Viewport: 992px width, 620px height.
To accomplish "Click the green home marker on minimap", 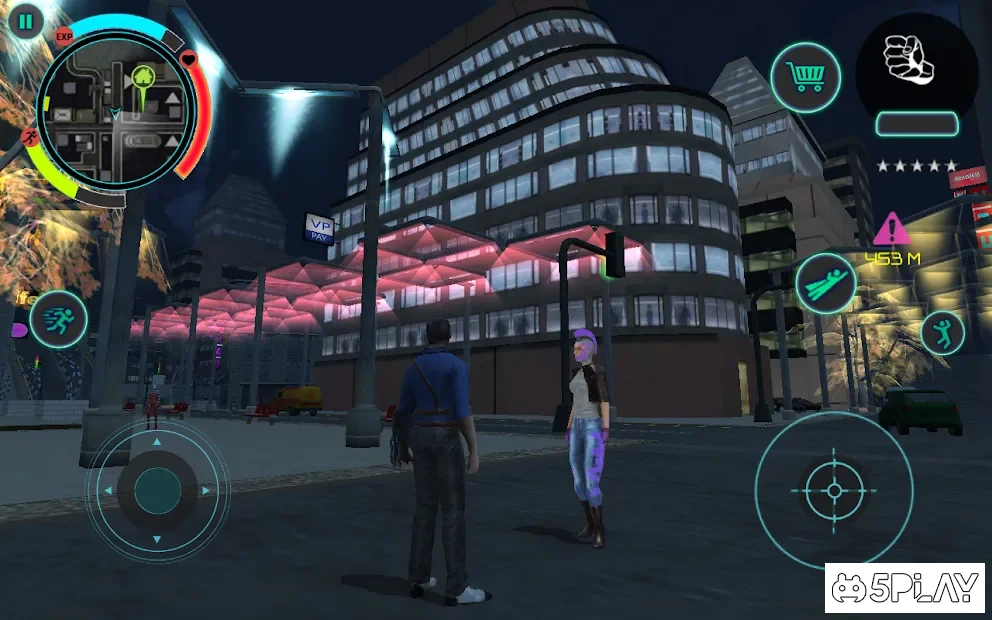I will click(x=144, y=77).
